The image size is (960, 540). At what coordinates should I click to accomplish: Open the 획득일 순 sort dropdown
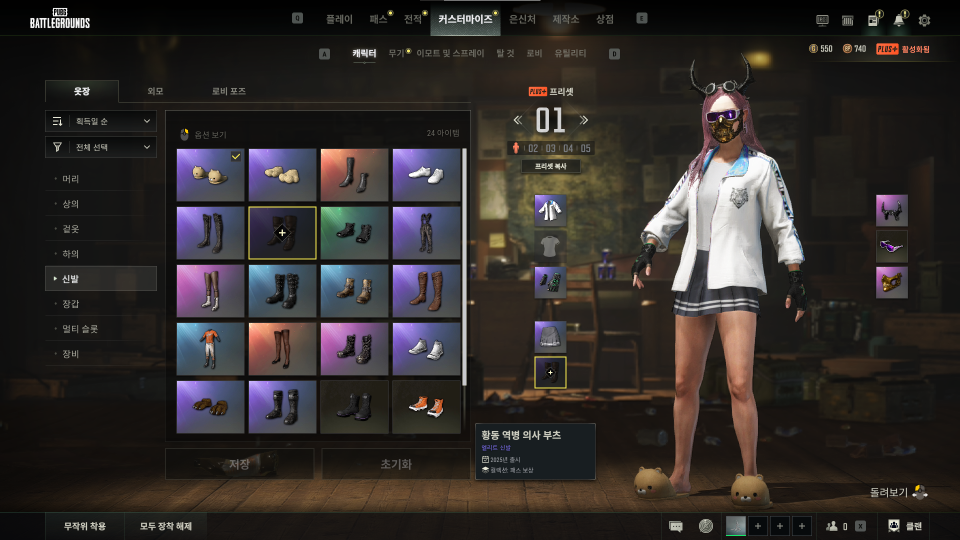coord(101,121)
